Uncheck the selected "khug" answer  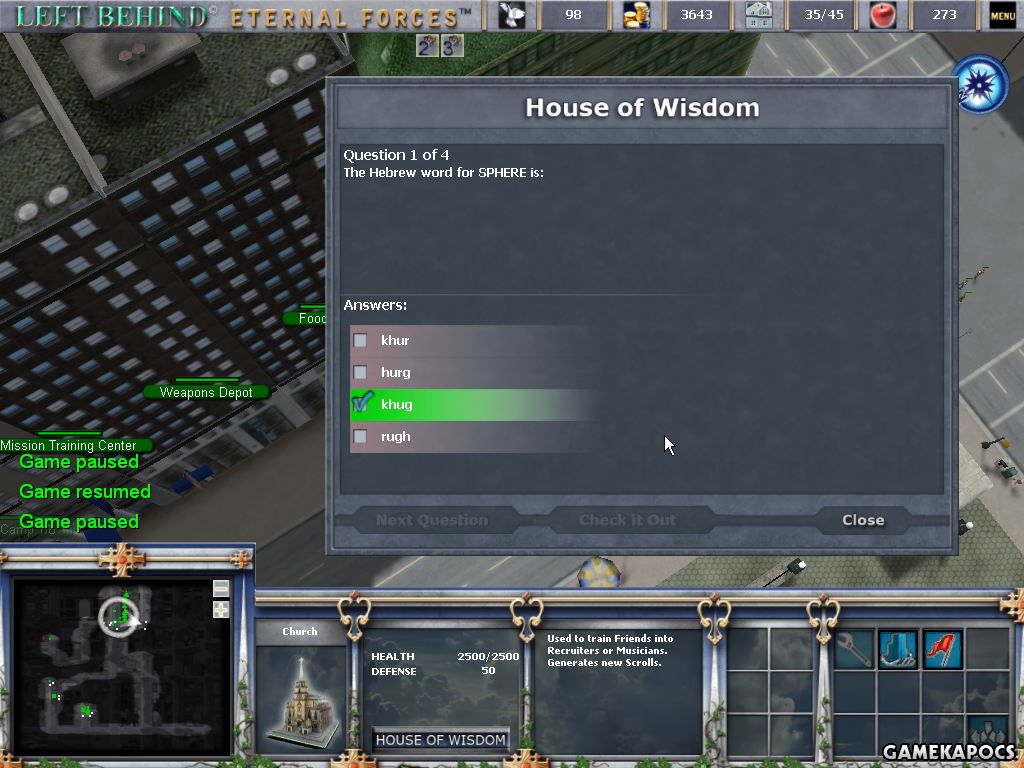361,404
